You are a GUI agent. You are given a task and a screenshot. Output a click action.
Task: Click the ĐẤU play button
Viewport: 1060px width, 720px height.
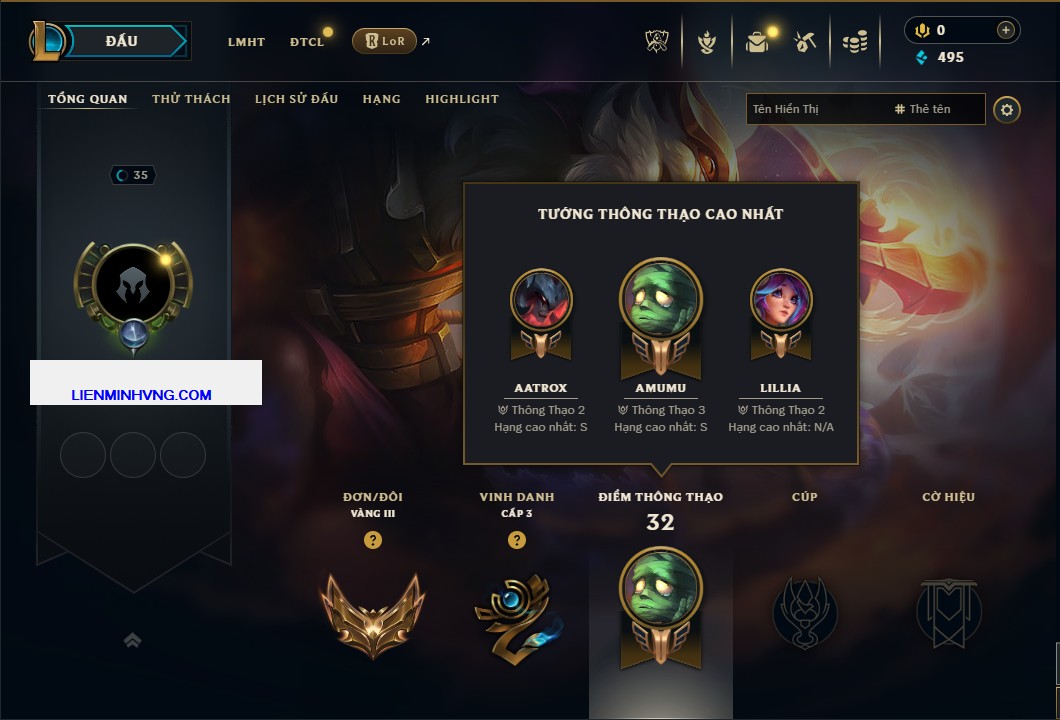pyautogui.click(x=121, y=41)
